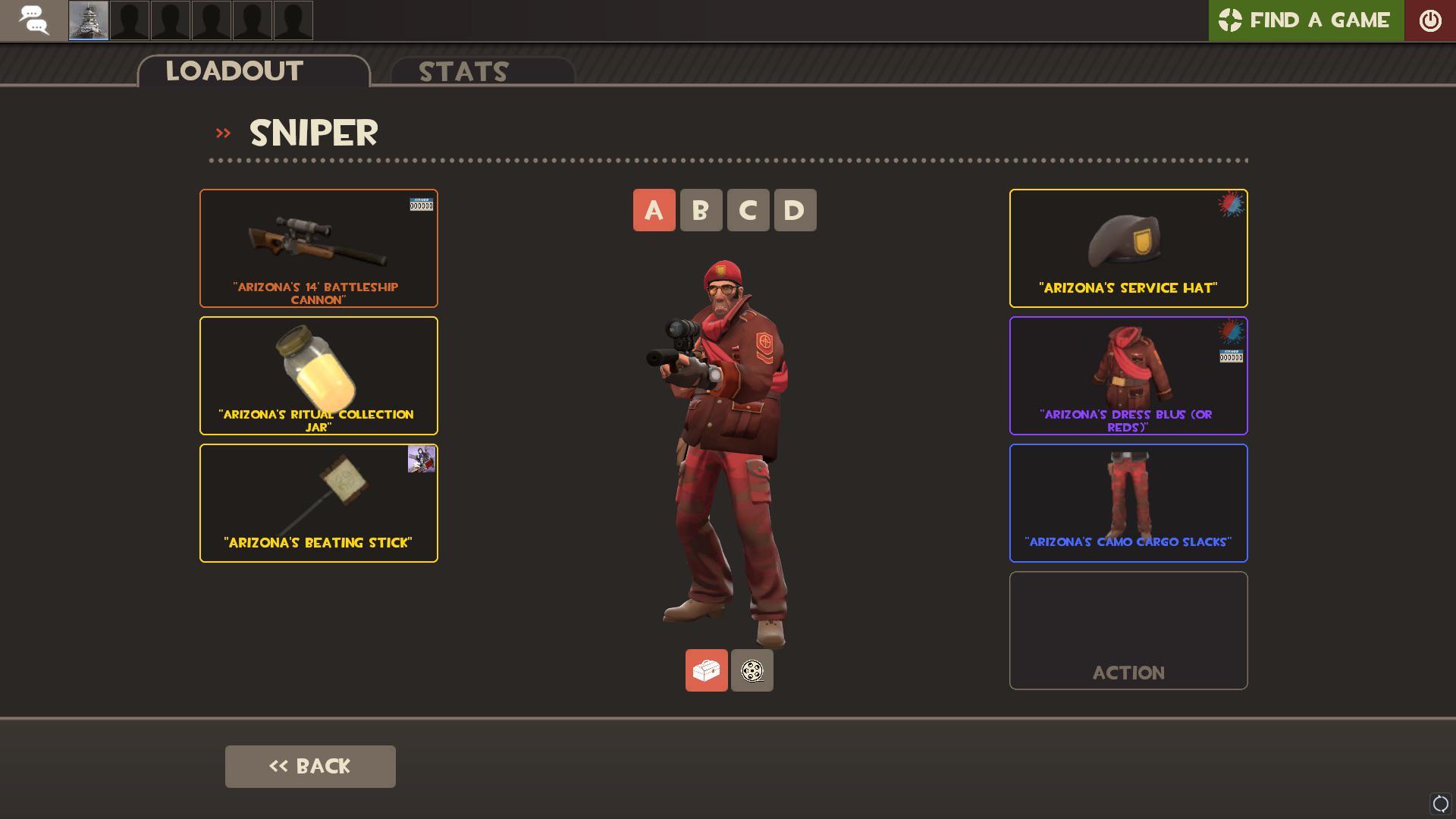Click the film reel icon below the Sniper

[752, 670]
